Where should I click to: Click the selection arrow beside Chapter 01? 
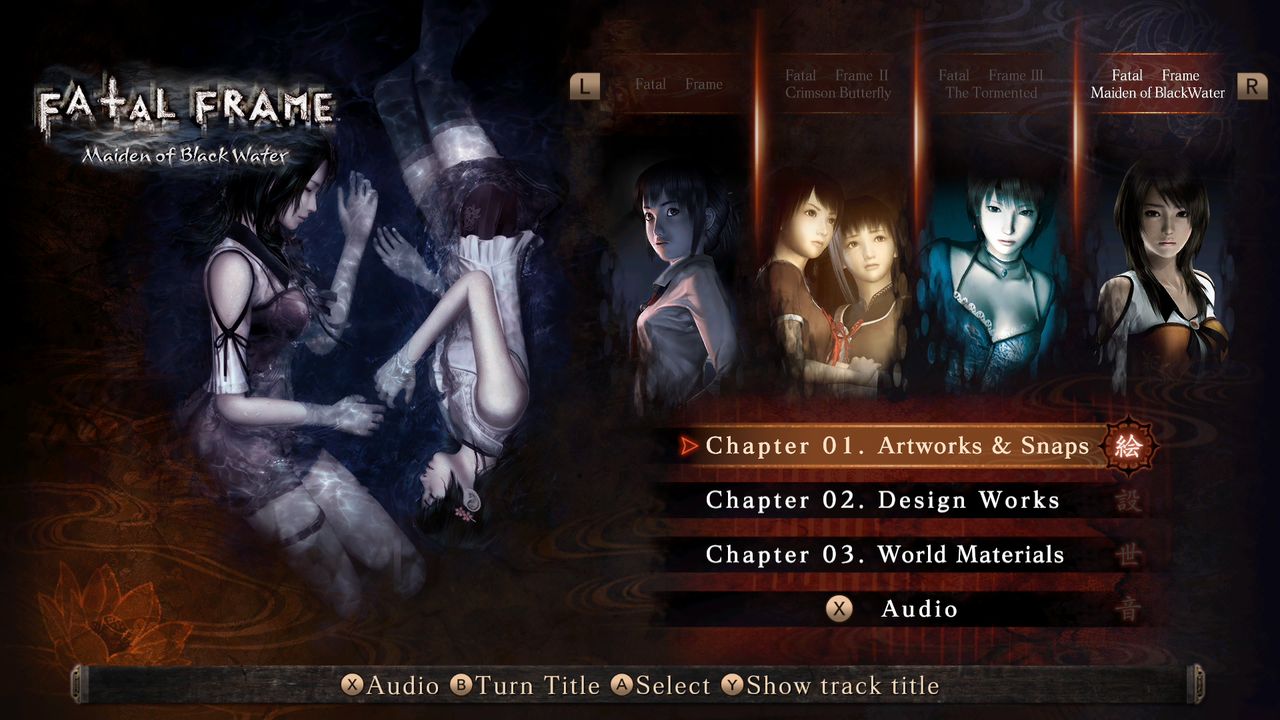pos(690,446)
